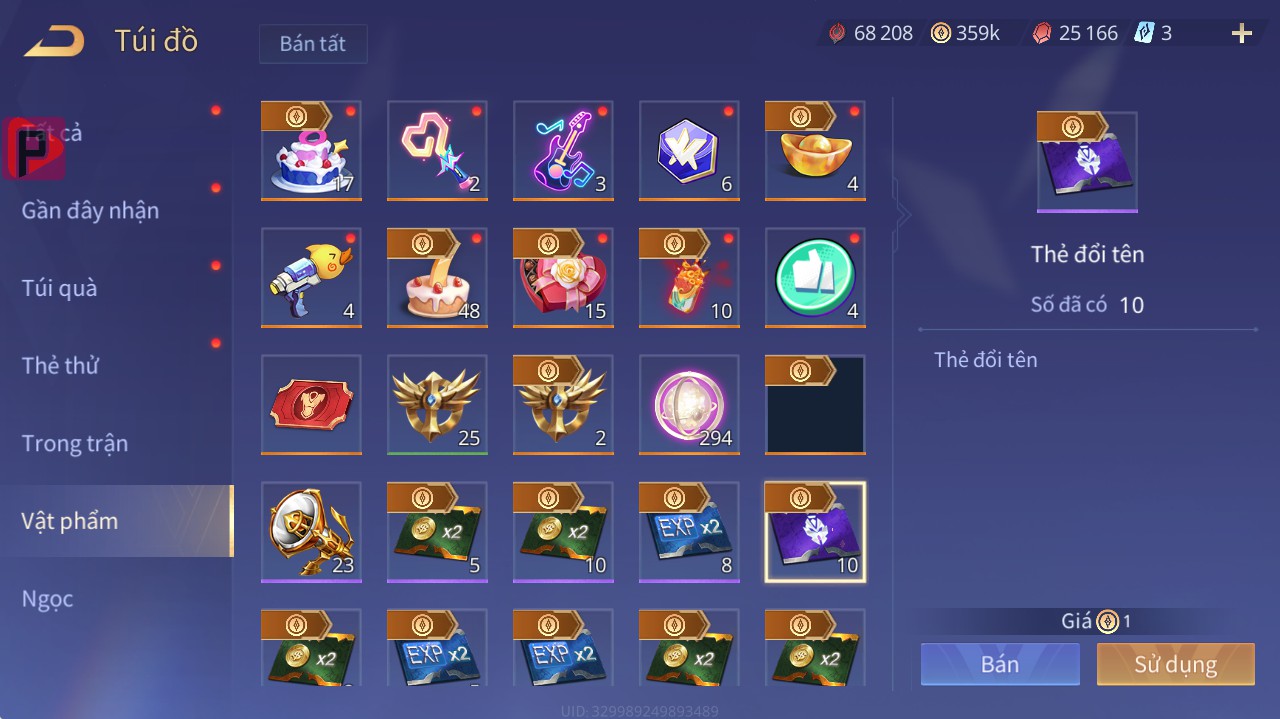This screenshot has width=1280, height=719.
Task: Add currency with the plus button
Action: [x=1241, y=34]
